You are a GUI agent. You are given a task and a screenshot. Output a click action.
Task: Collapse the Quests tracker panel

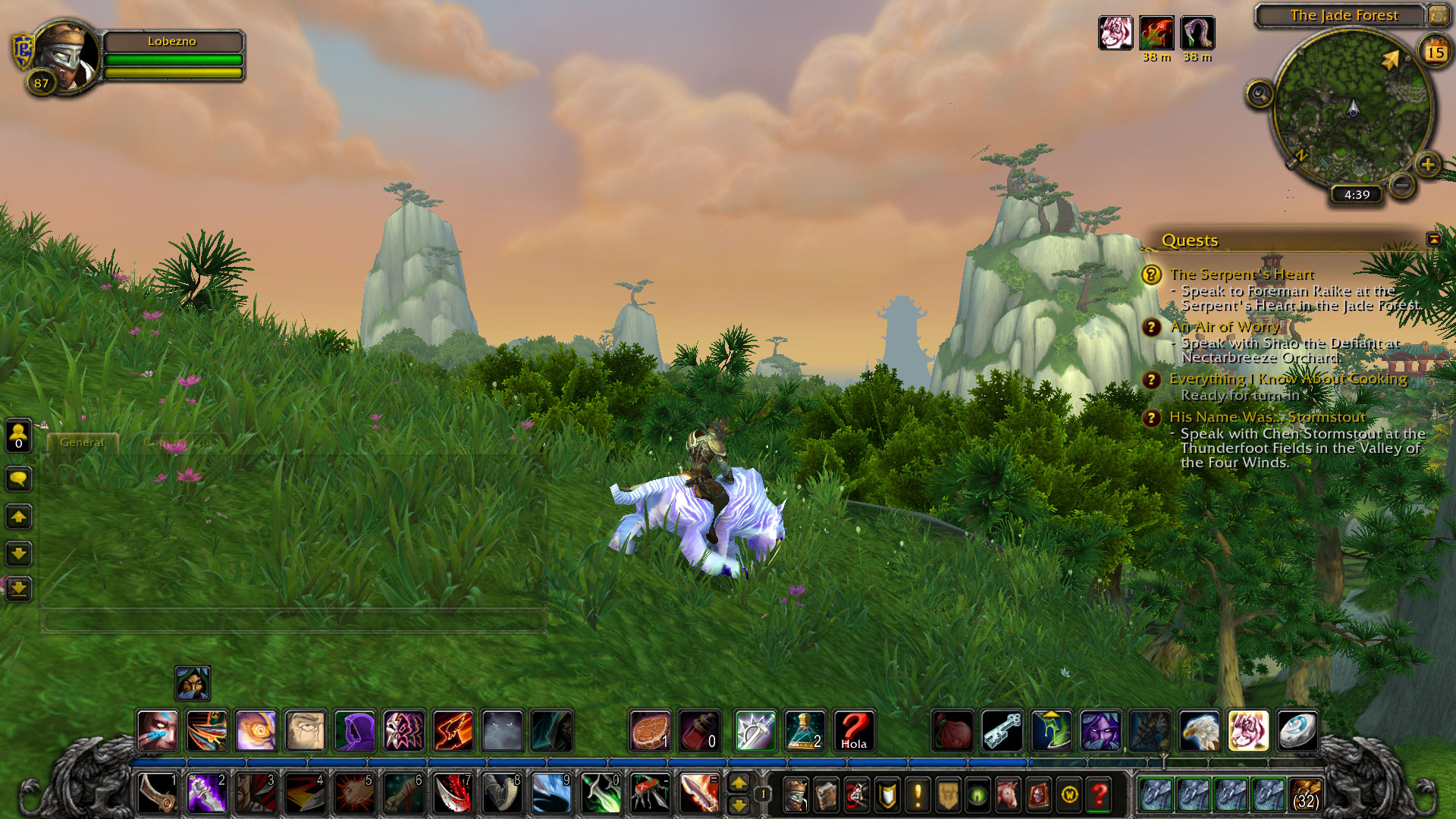point(1433,240)
